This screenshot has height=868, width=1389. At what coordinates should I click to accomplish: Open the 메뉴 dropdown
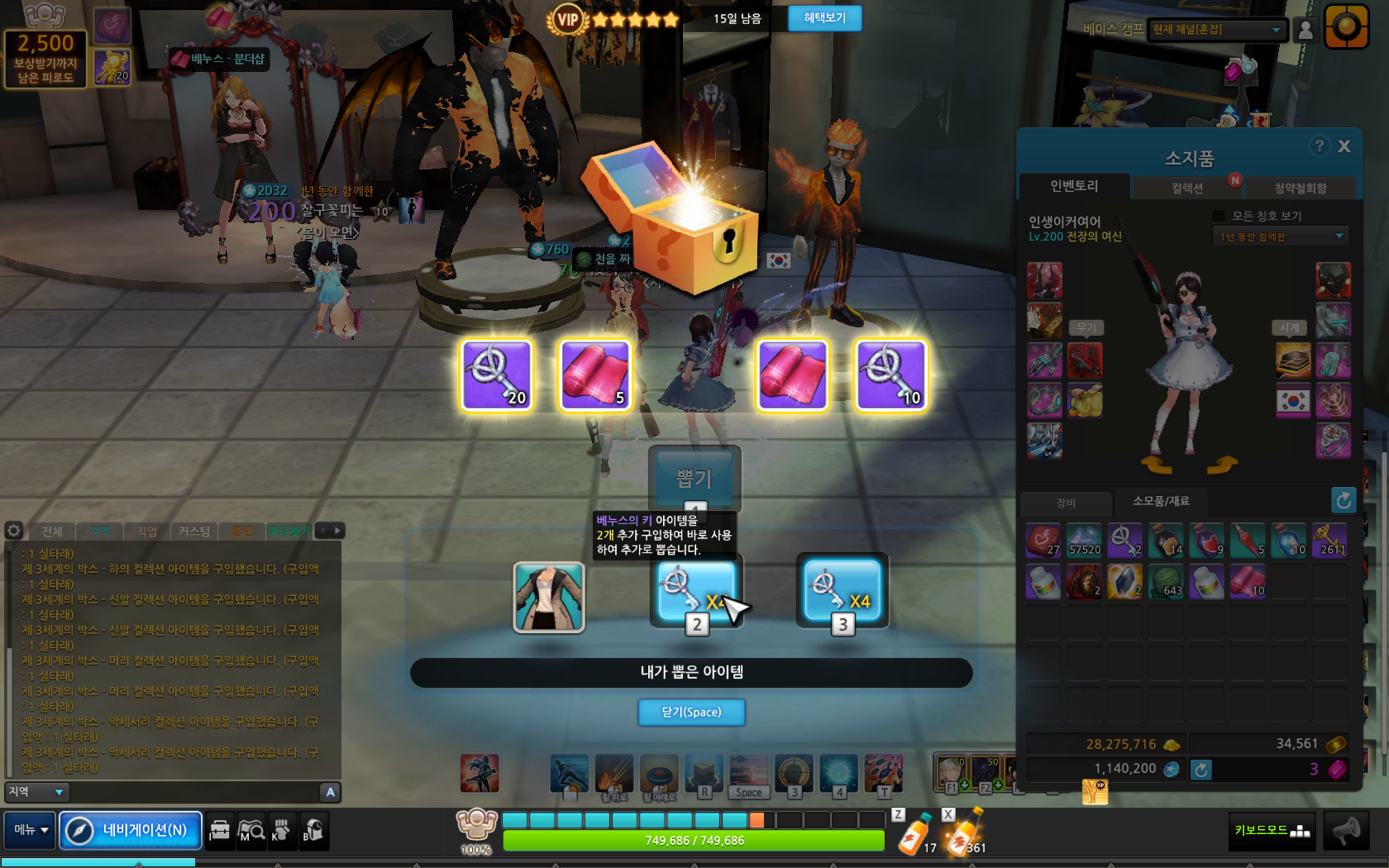(x=31, y=830)
